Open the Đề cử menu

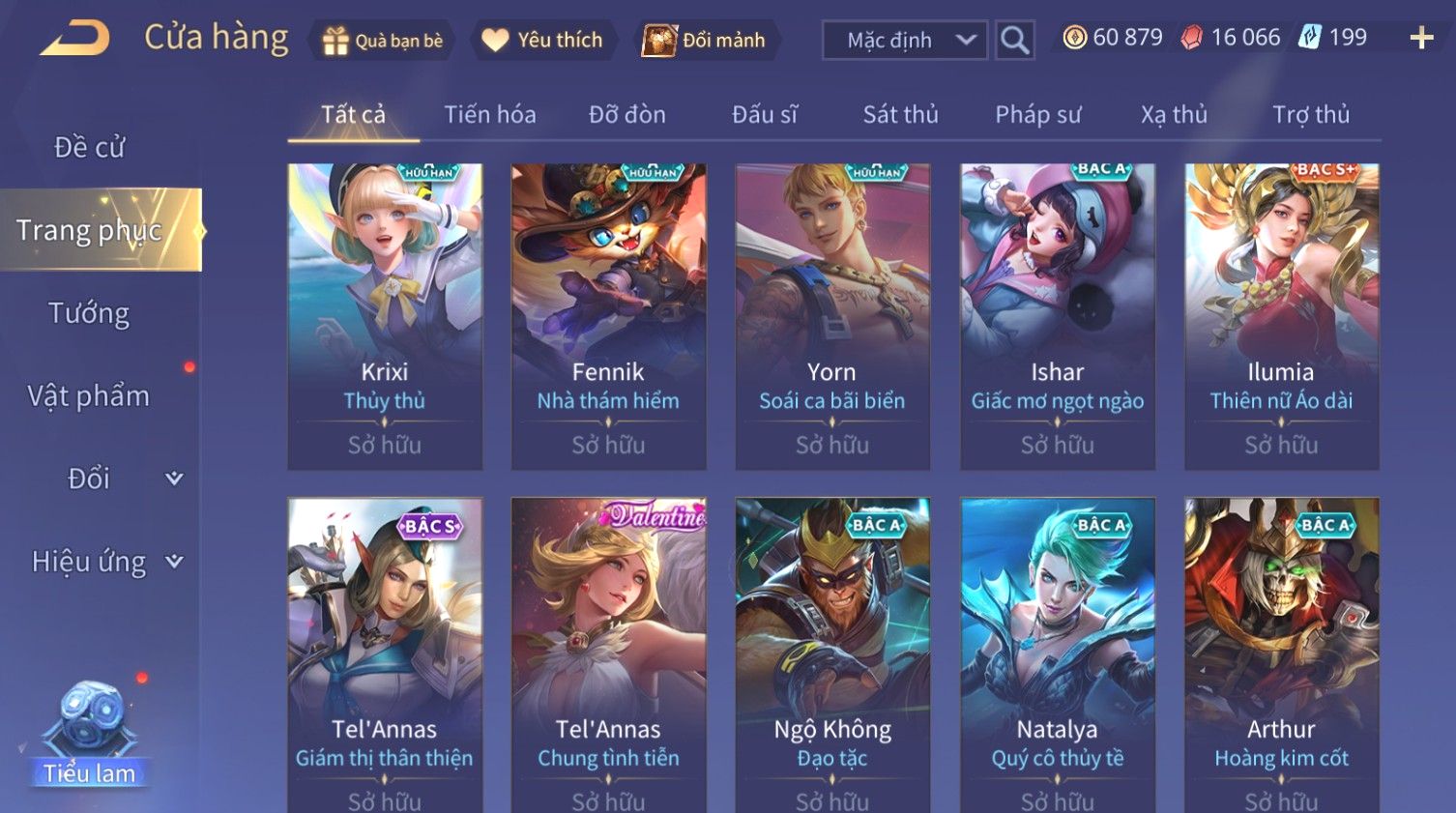point(89,147)
